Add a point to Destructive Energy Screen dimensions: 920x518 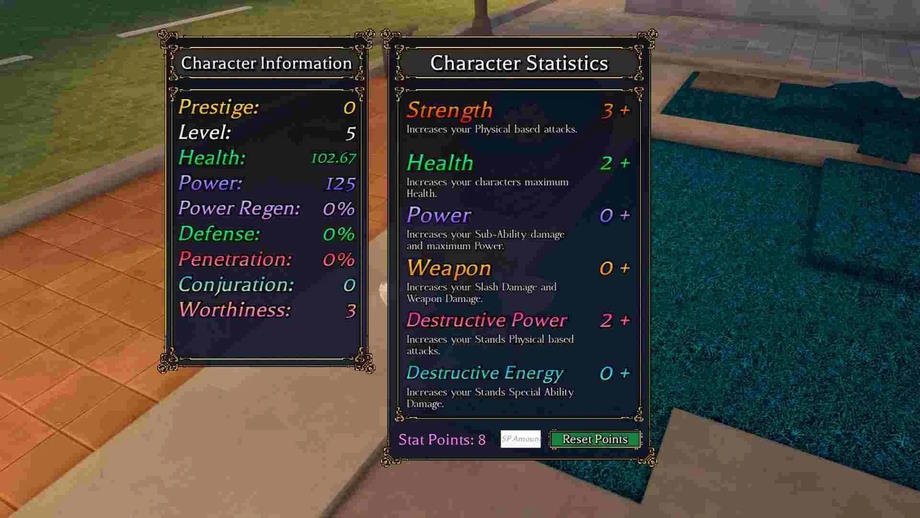625,374
